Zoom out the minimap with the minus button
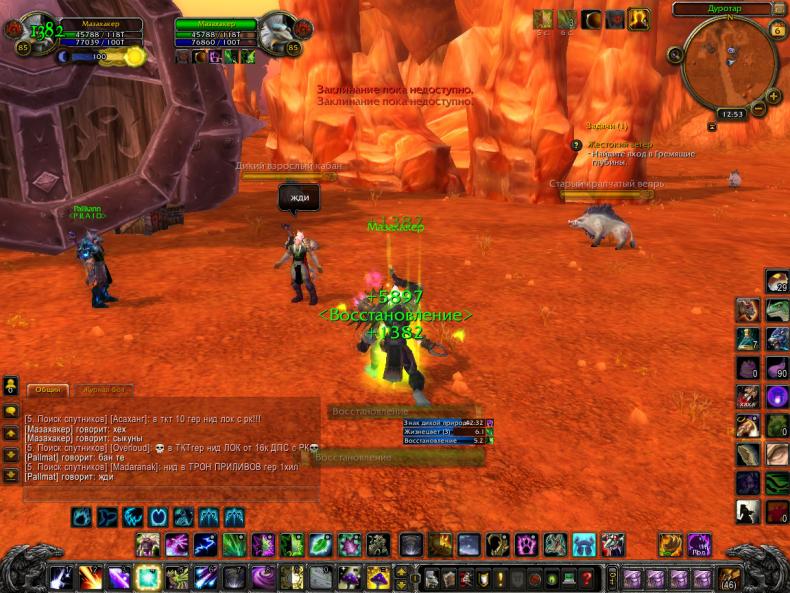Screen dimensions: 790x593 tap(759, 108)
